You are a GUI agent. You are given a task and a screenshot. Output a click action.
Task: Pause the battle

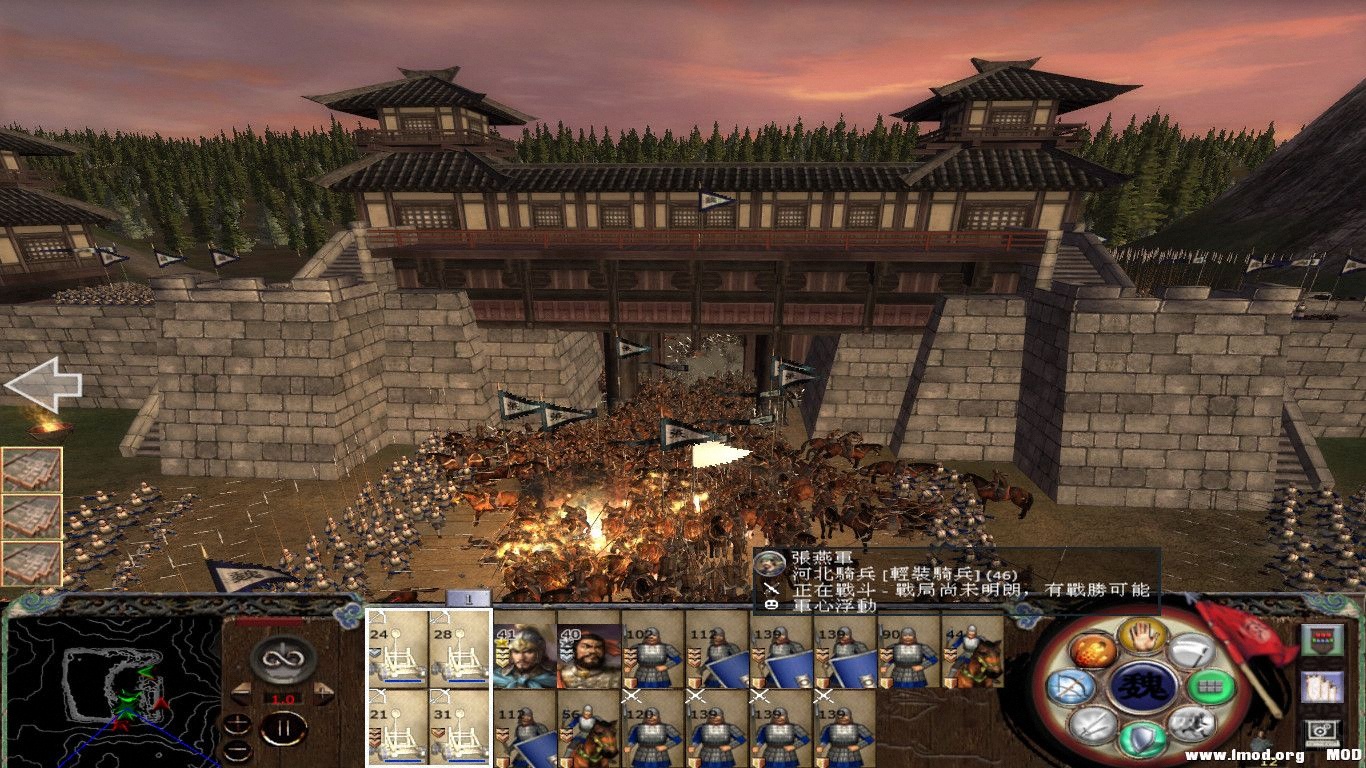[283, 729]
